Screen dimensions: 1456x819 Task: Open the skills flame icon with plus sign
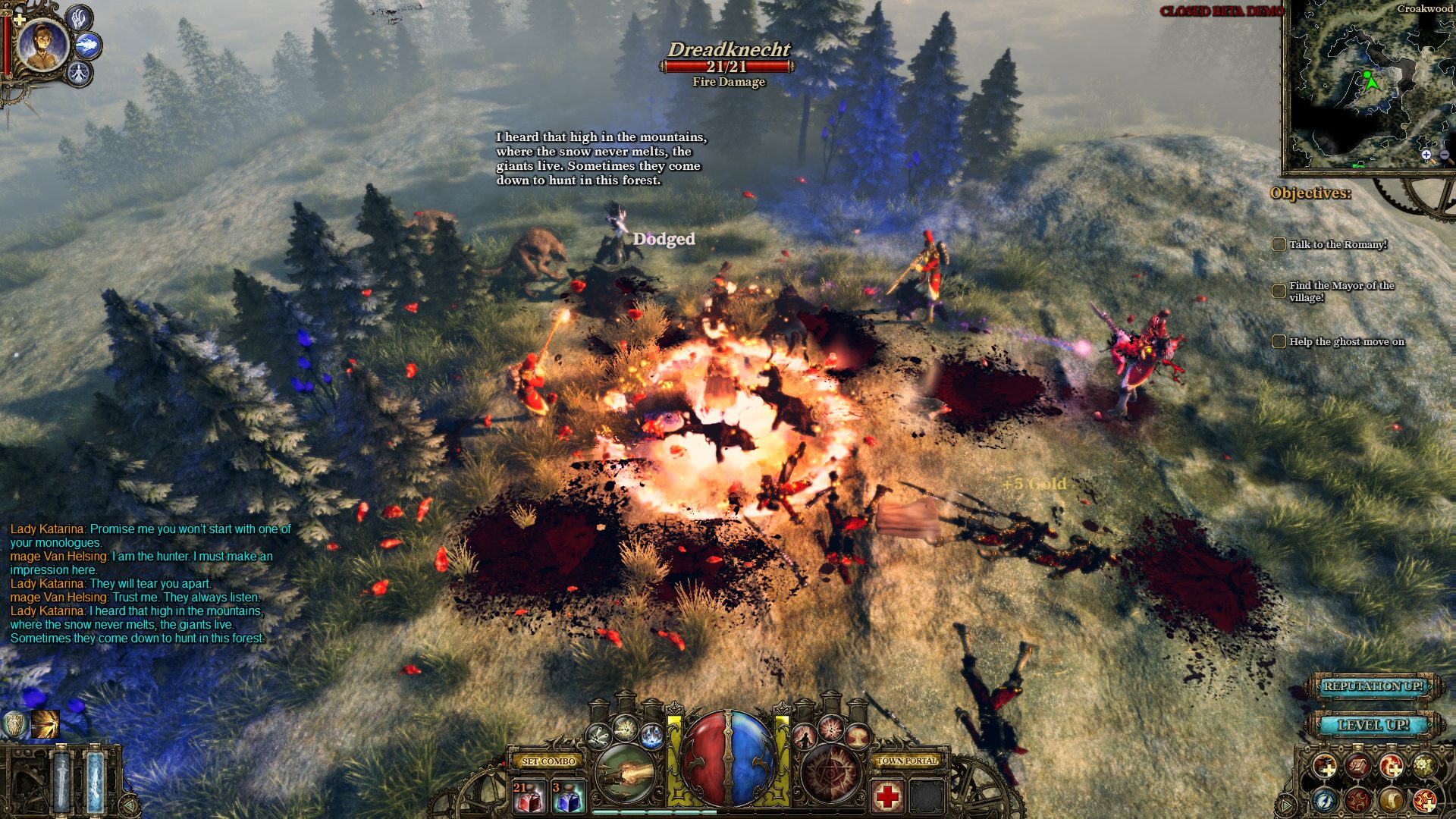pyautogui.click(x=1392, y=767)
